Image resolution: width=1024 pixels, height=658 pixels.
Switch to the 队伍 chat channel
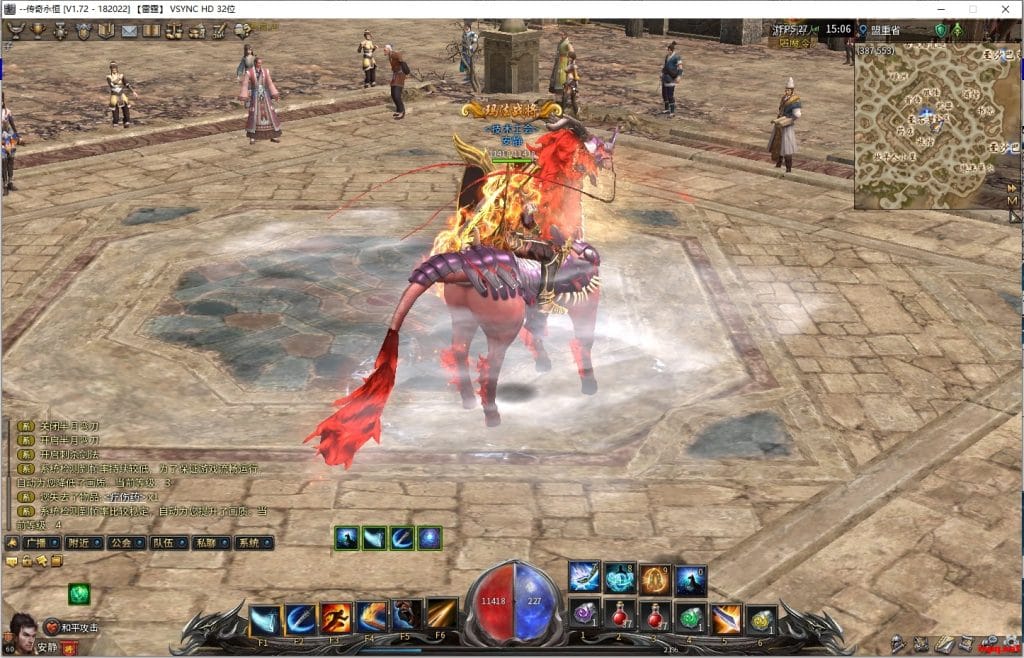162,543
